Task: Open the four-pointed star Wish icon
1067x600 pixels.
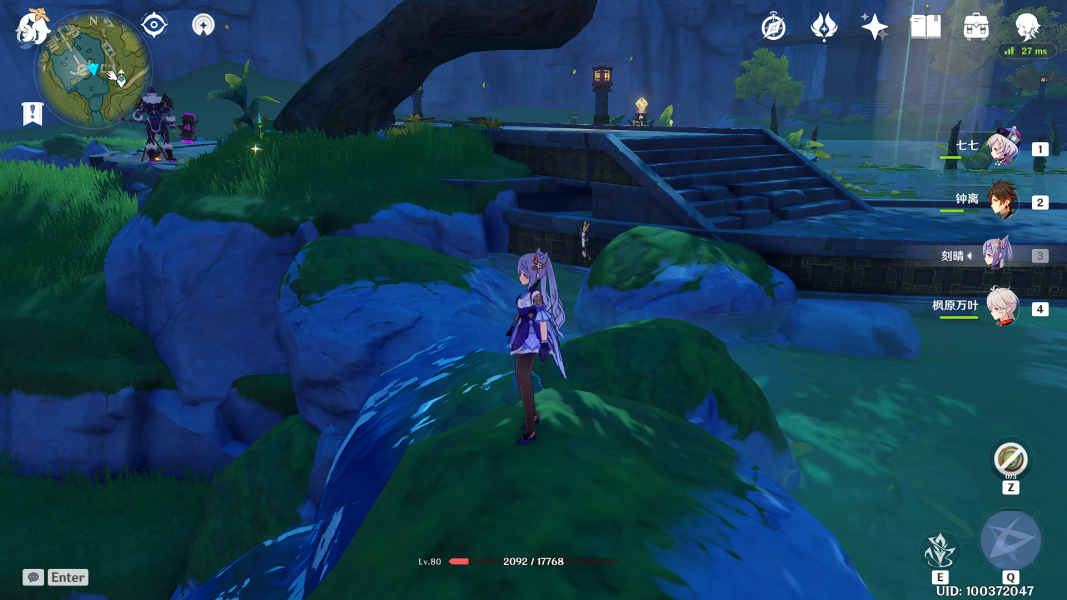Action: click(874, 27)
